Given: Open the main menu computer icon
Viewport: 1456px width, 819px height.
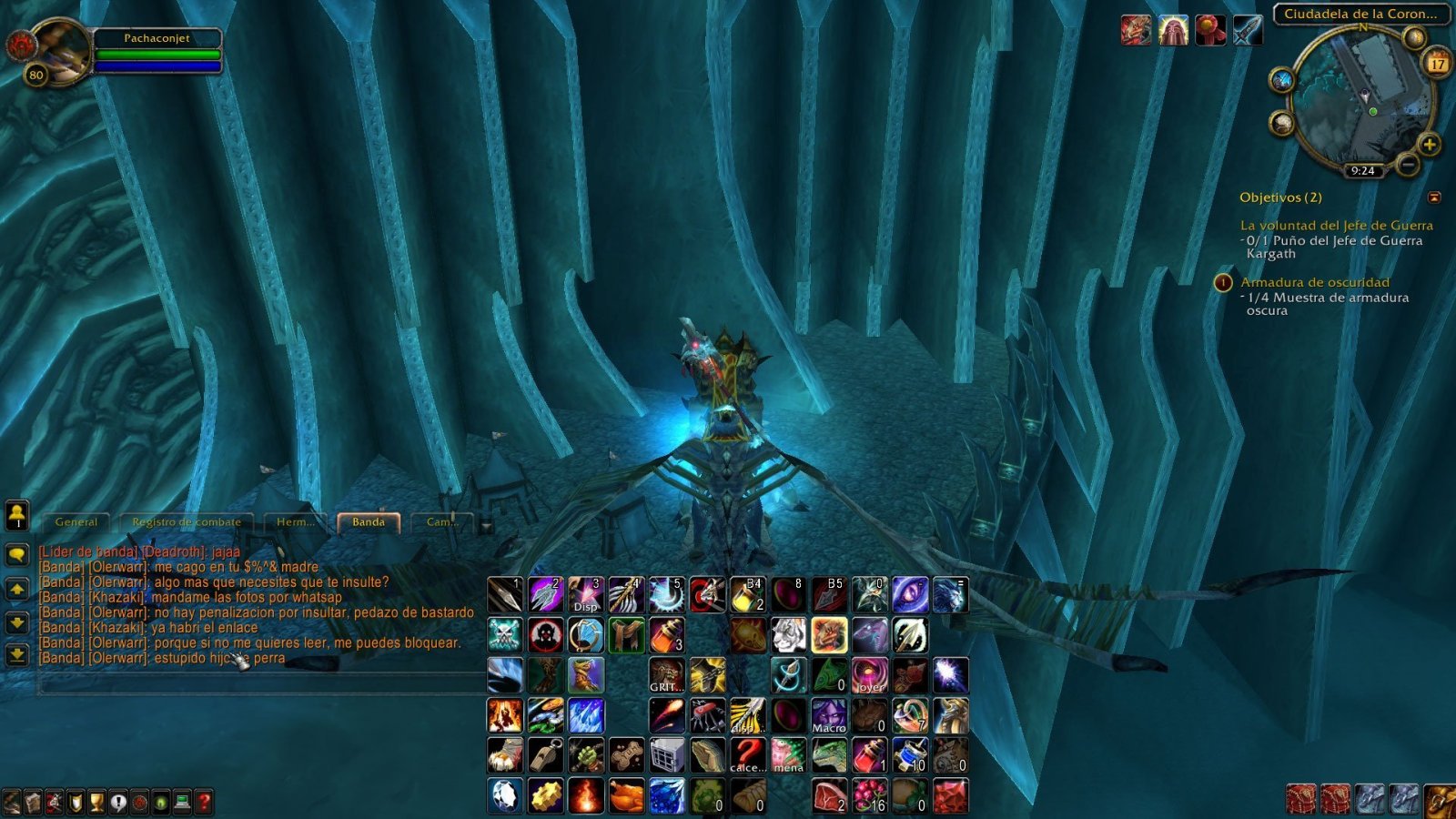Looking at the screenshot, I should point(182,803).
